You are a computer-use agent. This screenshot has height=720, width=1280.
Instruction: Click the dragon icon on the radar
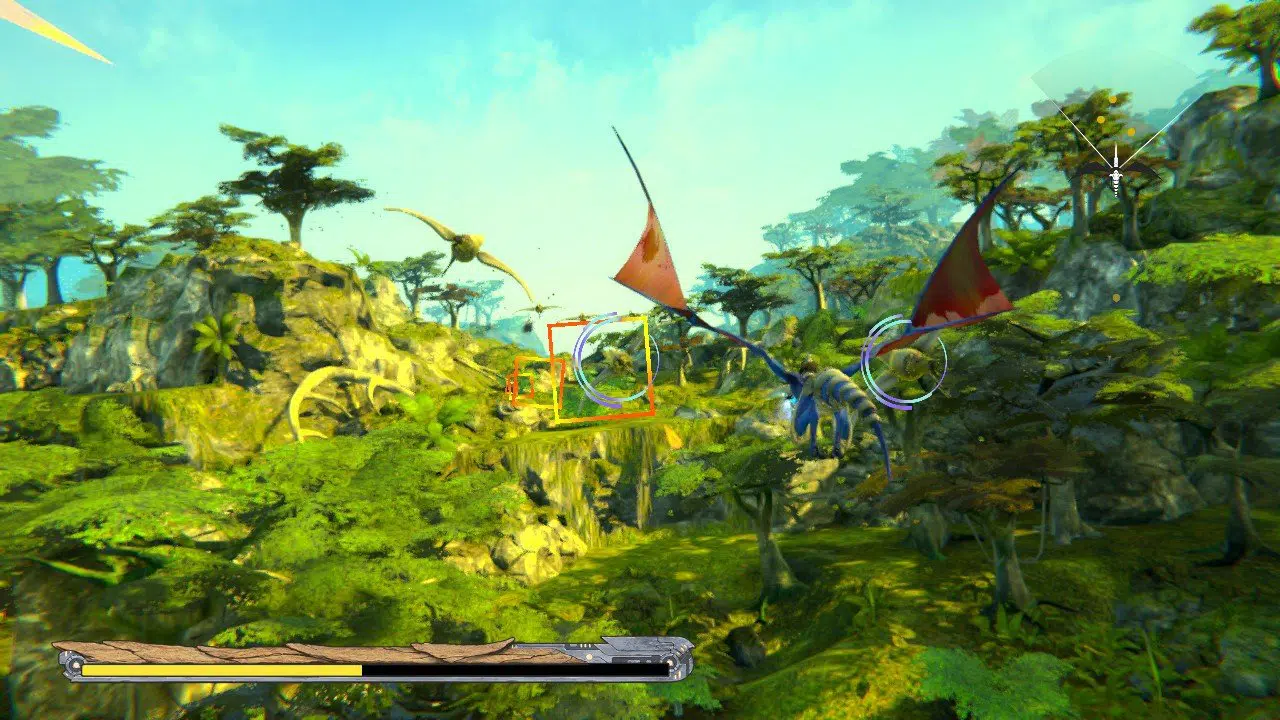click(x=1116, y=175)
